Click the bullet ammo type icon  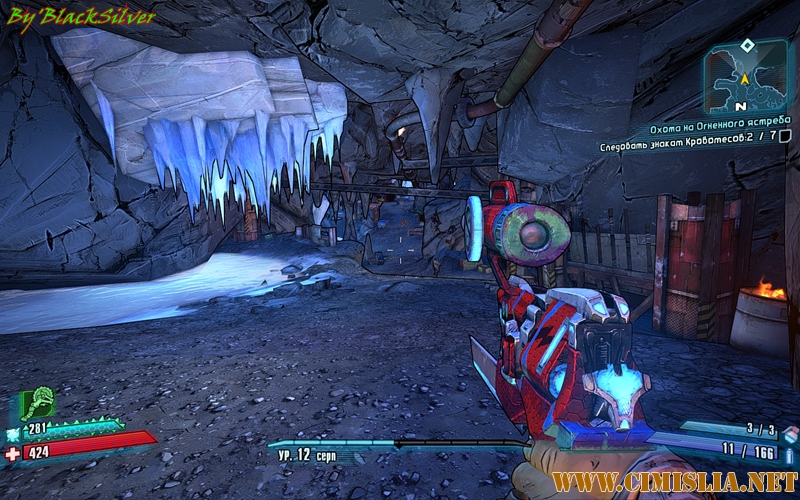point(789,455)
